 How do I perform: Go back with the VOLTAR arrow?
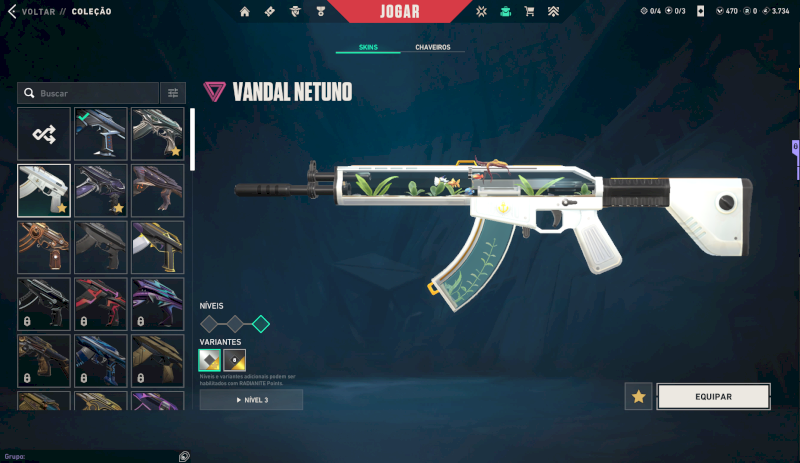11,11
